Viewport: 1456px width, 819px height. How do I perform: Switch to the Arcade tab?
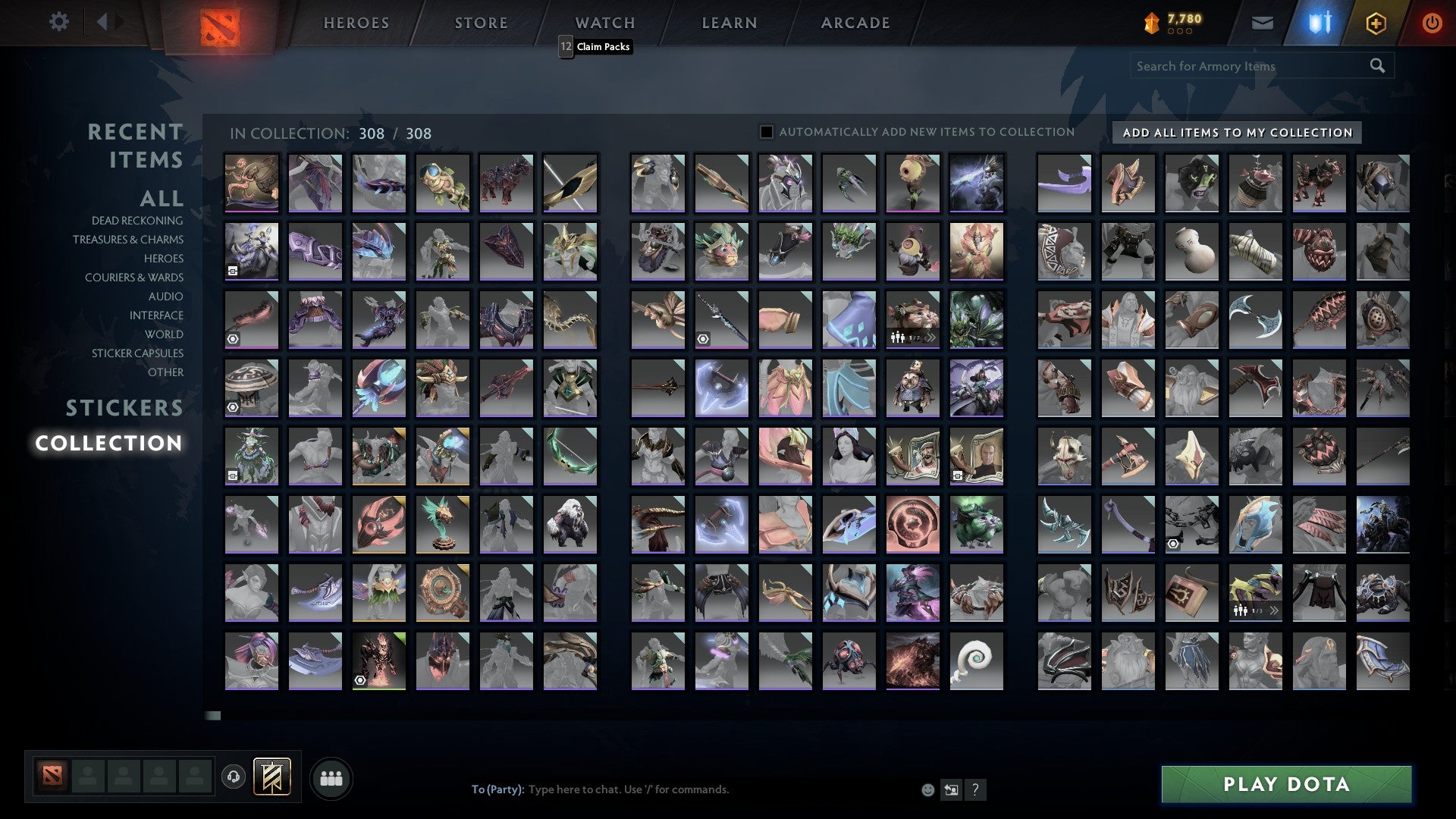[855, 23]
